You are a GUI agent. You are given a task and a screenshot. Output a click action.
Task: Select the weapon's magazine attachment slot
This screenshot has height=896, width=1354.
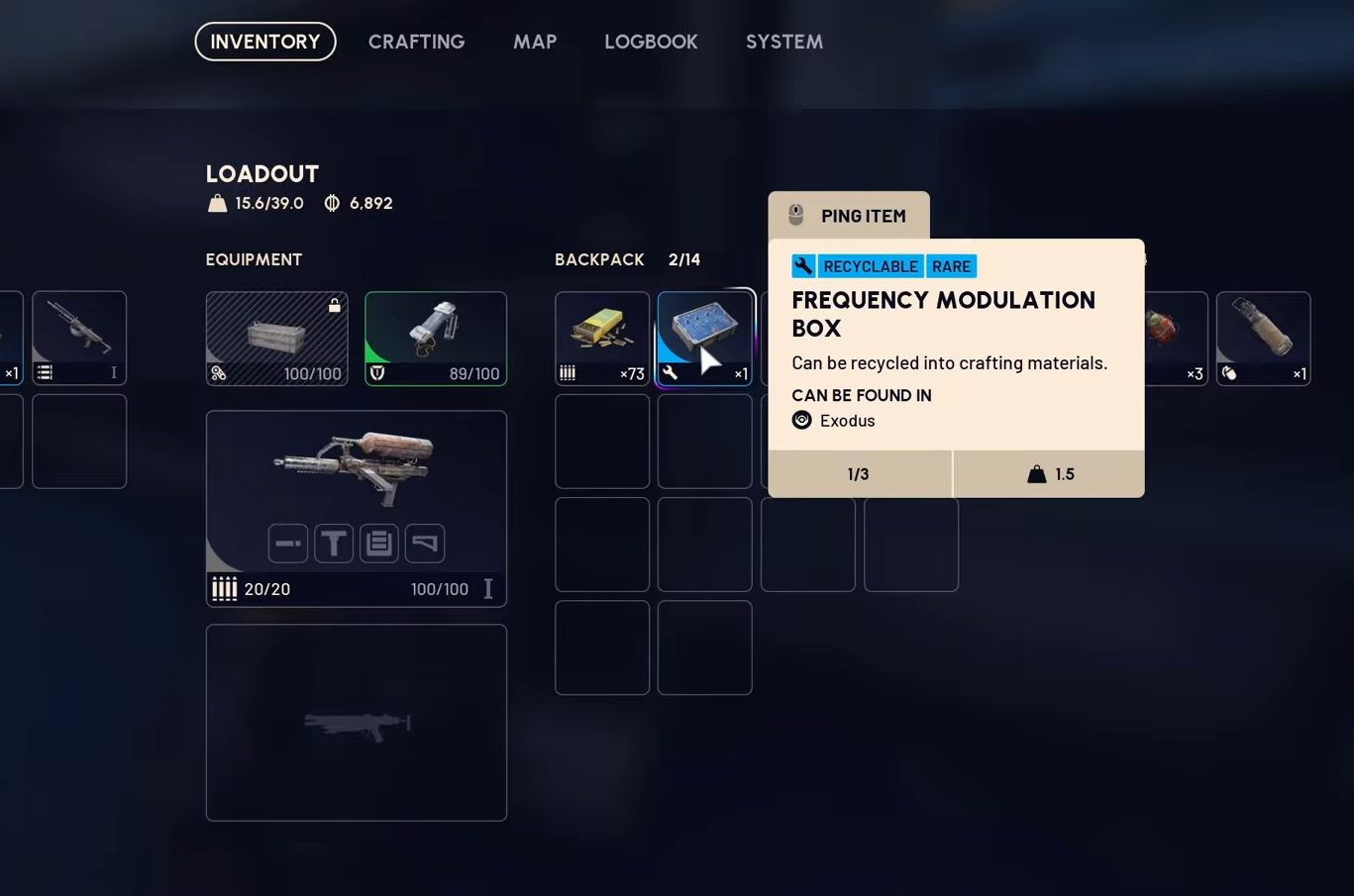[379, 543]
